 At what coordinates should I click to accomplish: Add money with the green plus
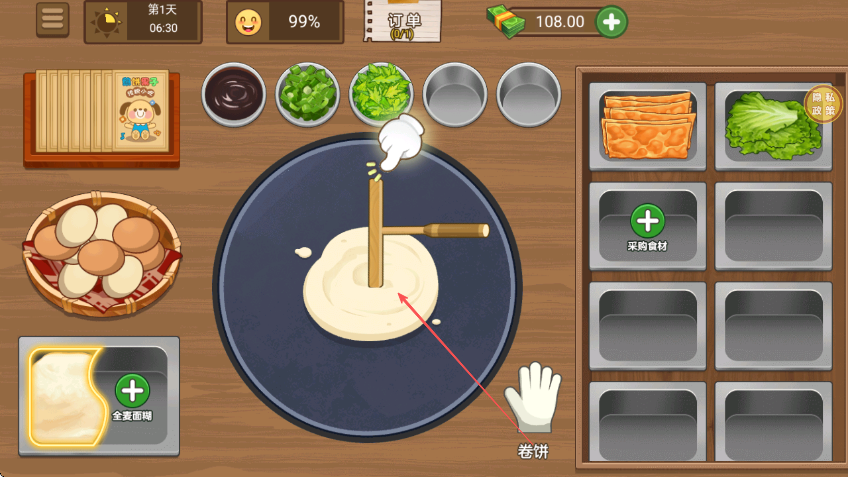612,21
